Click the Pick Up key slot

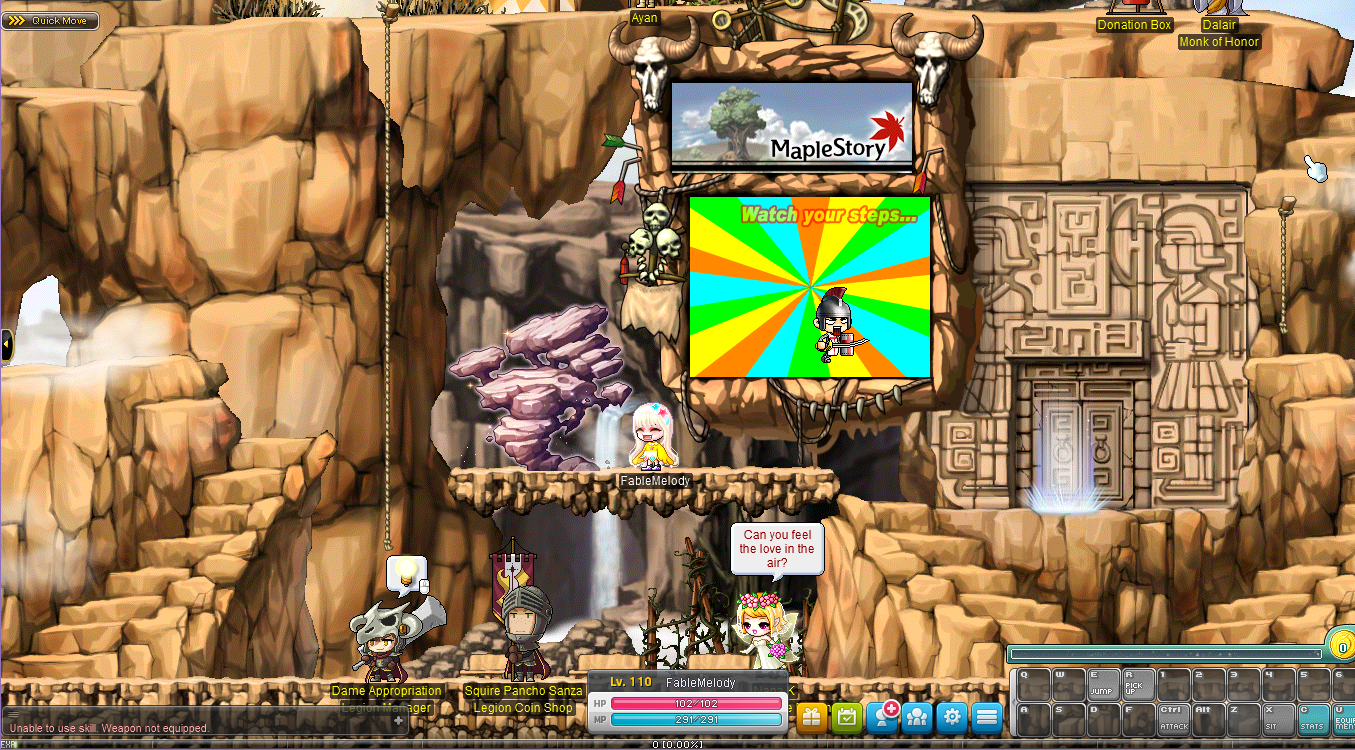(x=1137, y=686)
